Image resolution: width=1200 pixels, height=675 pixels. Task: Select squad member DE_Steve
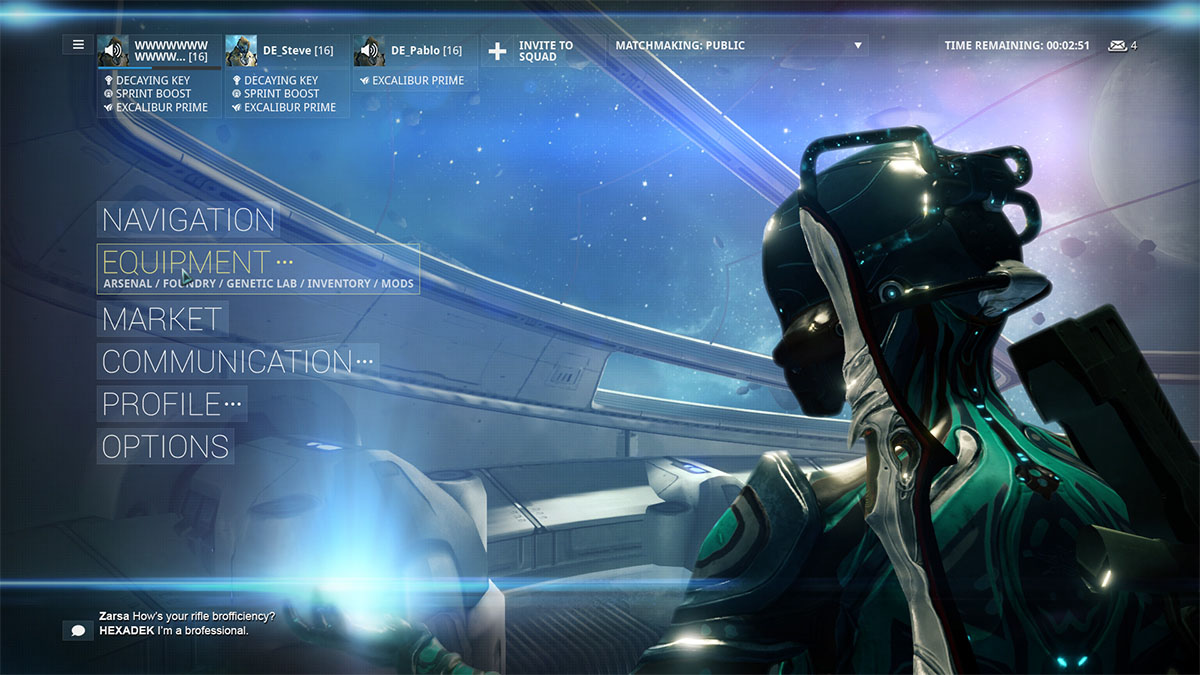pos(287,51)
